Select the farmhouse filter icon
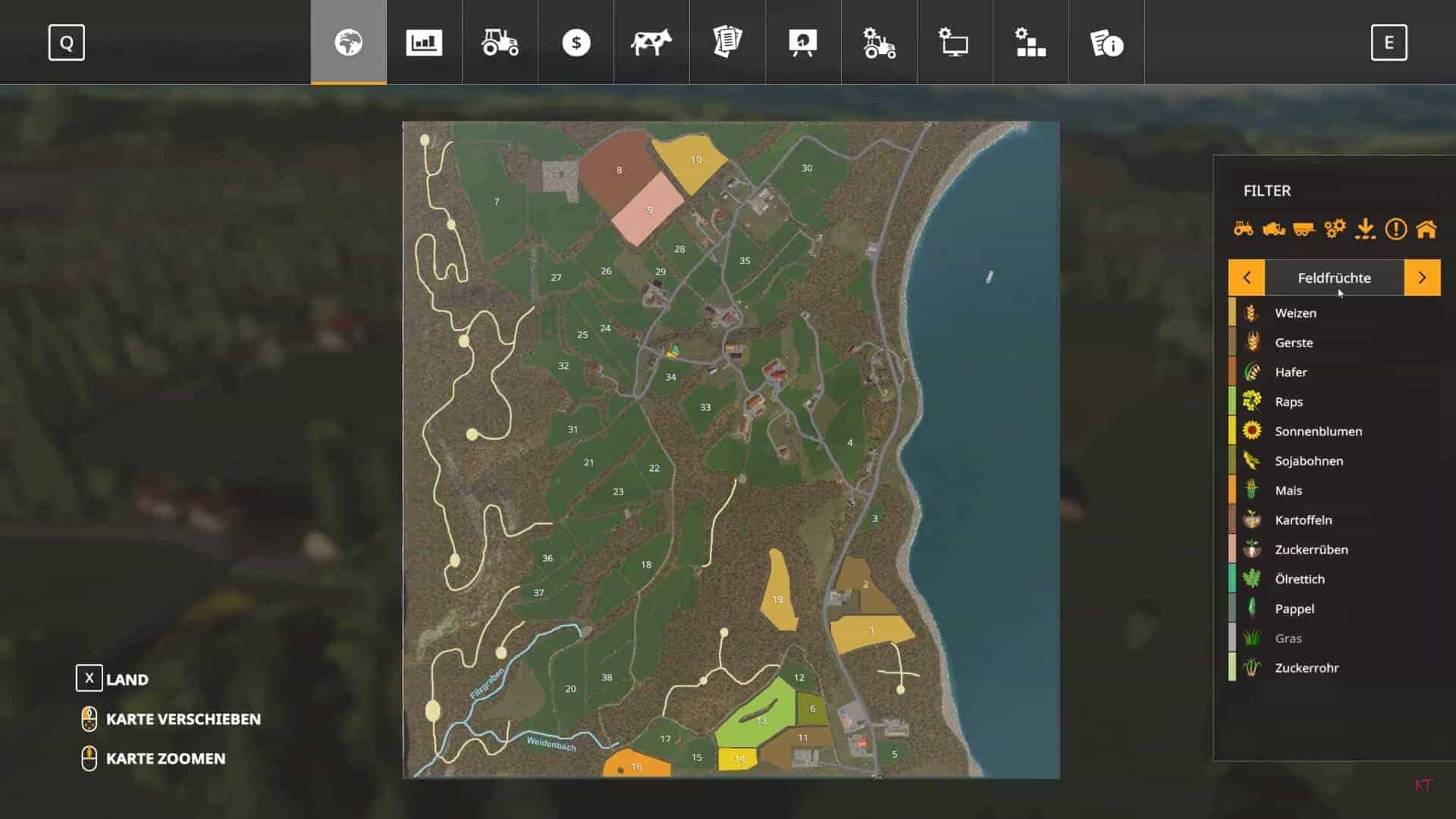1456x819 pixels. click(1425, 227)
